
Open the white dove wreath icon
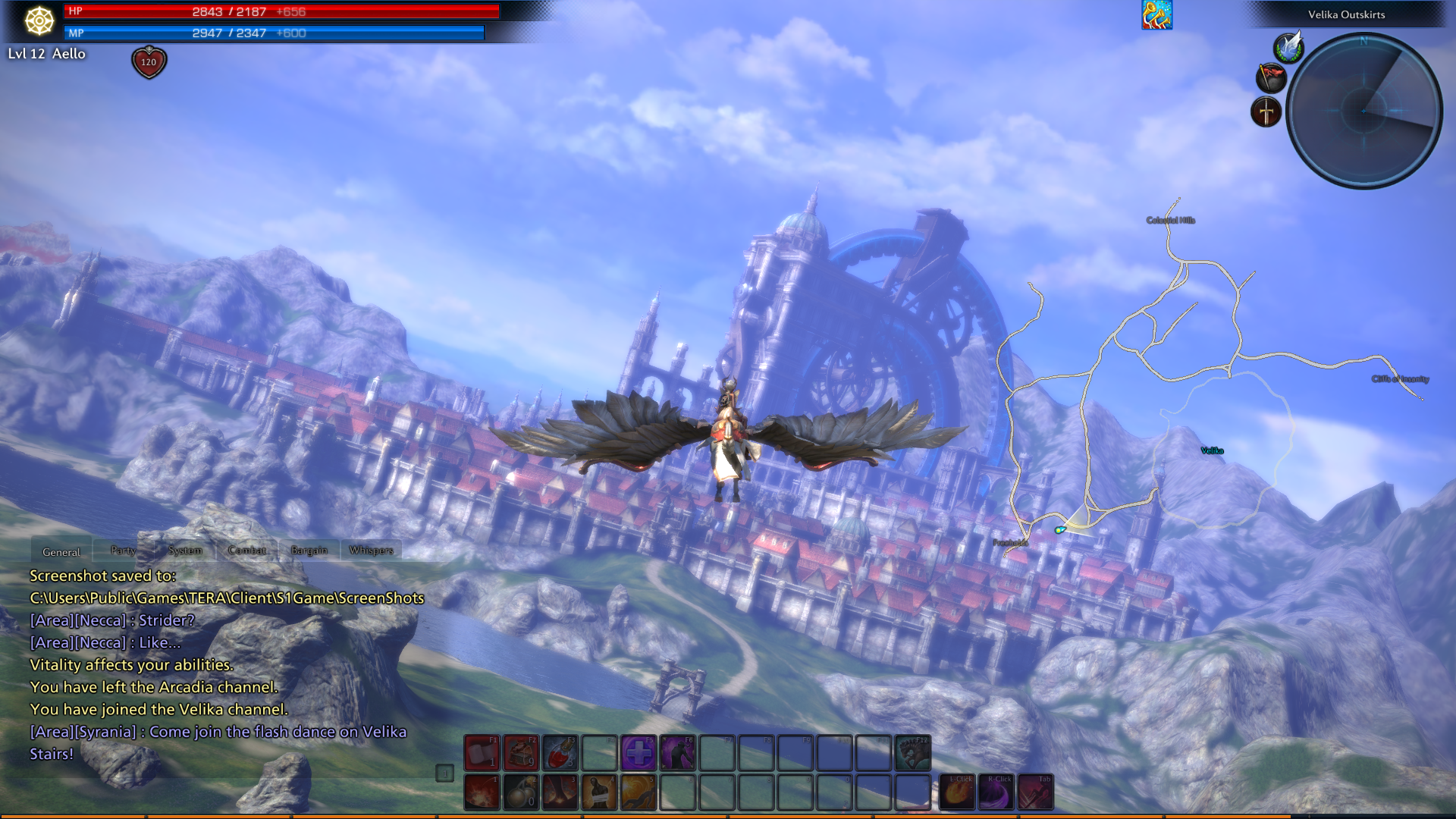(x=1288, y=47)
